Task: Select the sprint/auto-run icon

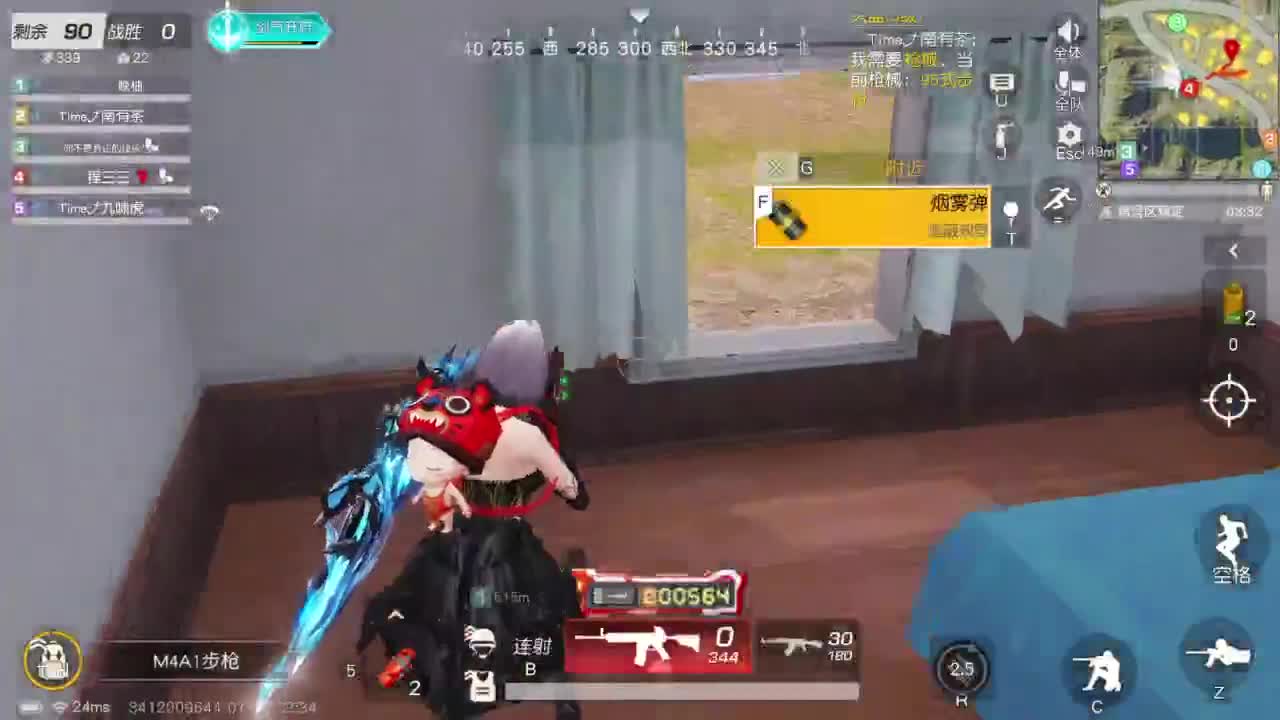Action: coord(1058,200)
